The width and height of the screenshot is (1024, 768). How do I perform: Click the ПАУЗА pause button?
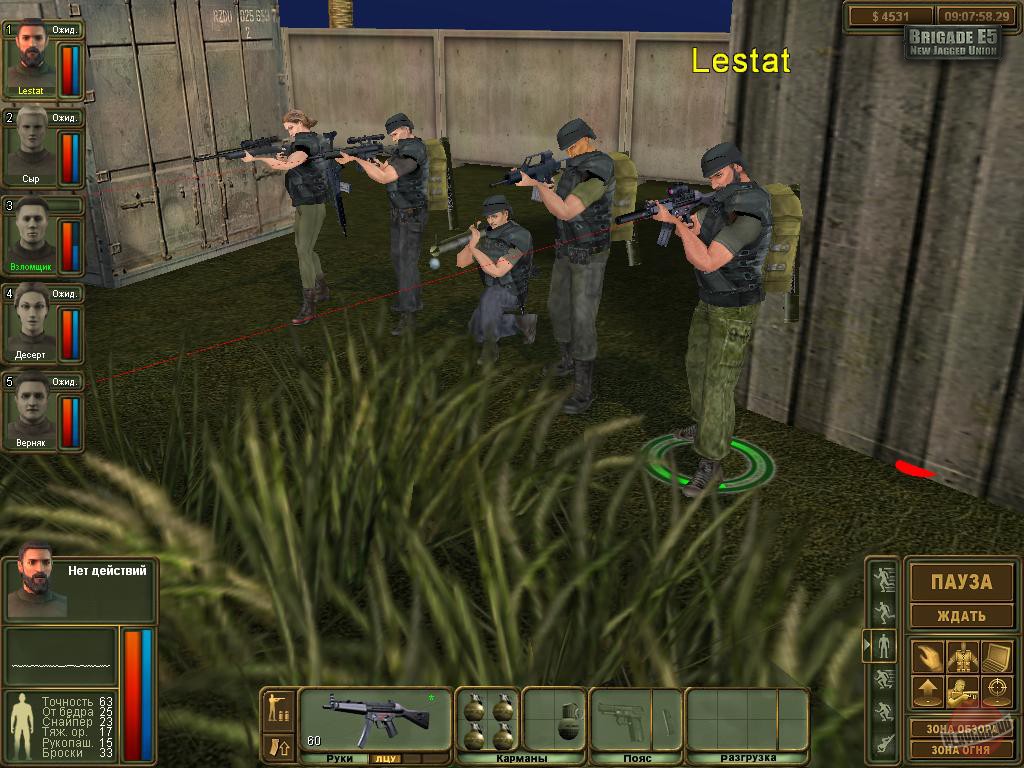pyautogui.click(x=961, y=582)
